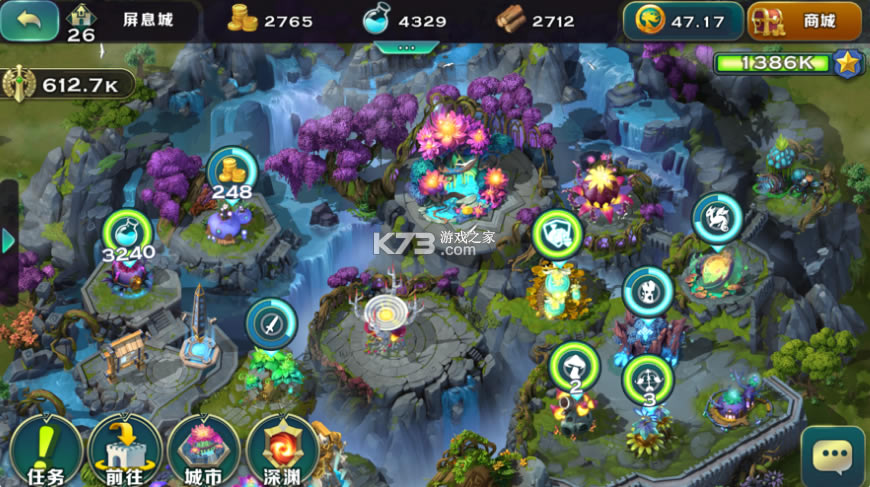The image size is (870, 487).
Task: Open the 任务 quest menu
Action: click(45, 451)
